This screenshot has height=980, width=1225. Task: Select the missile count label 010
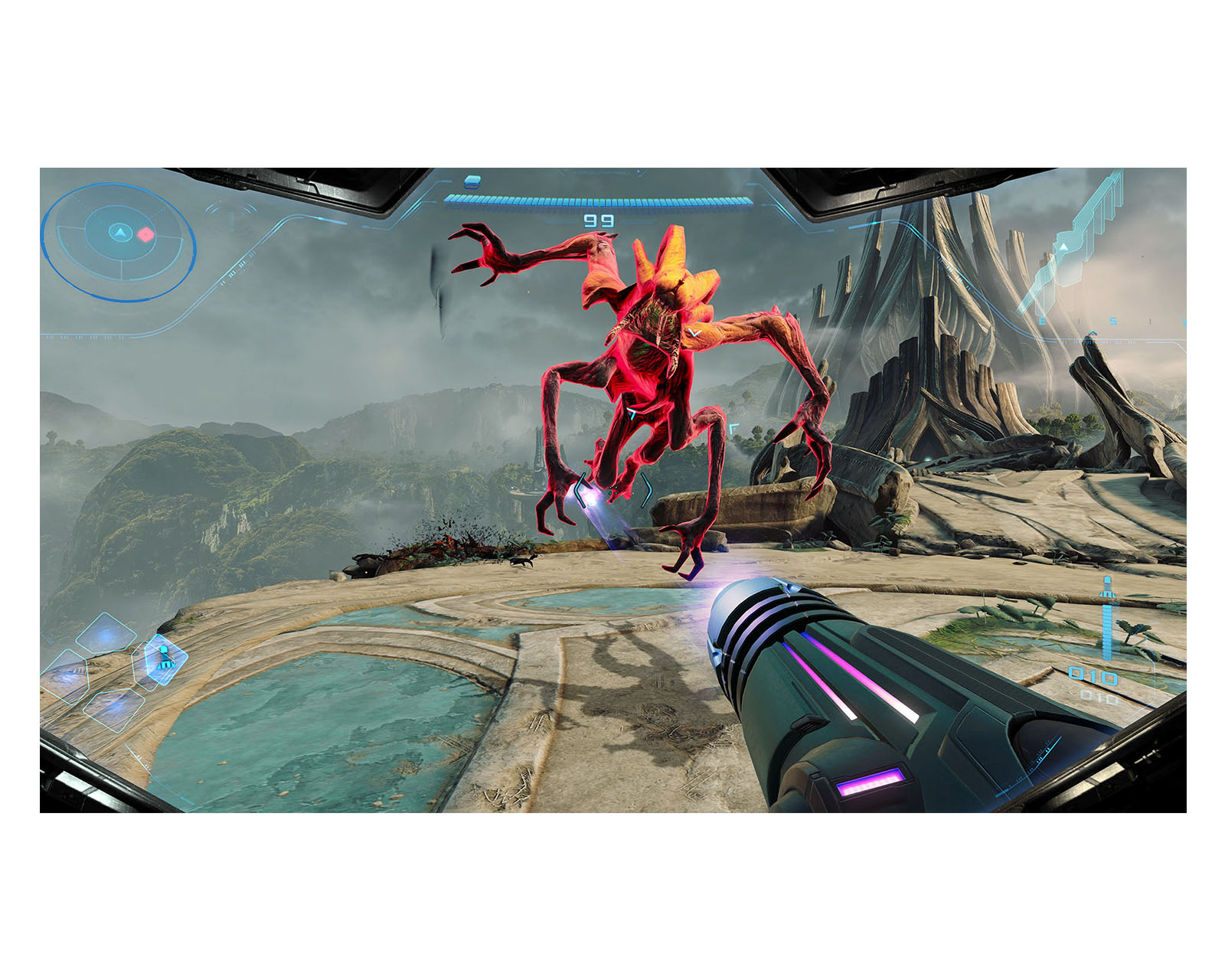pos(1093,674)
